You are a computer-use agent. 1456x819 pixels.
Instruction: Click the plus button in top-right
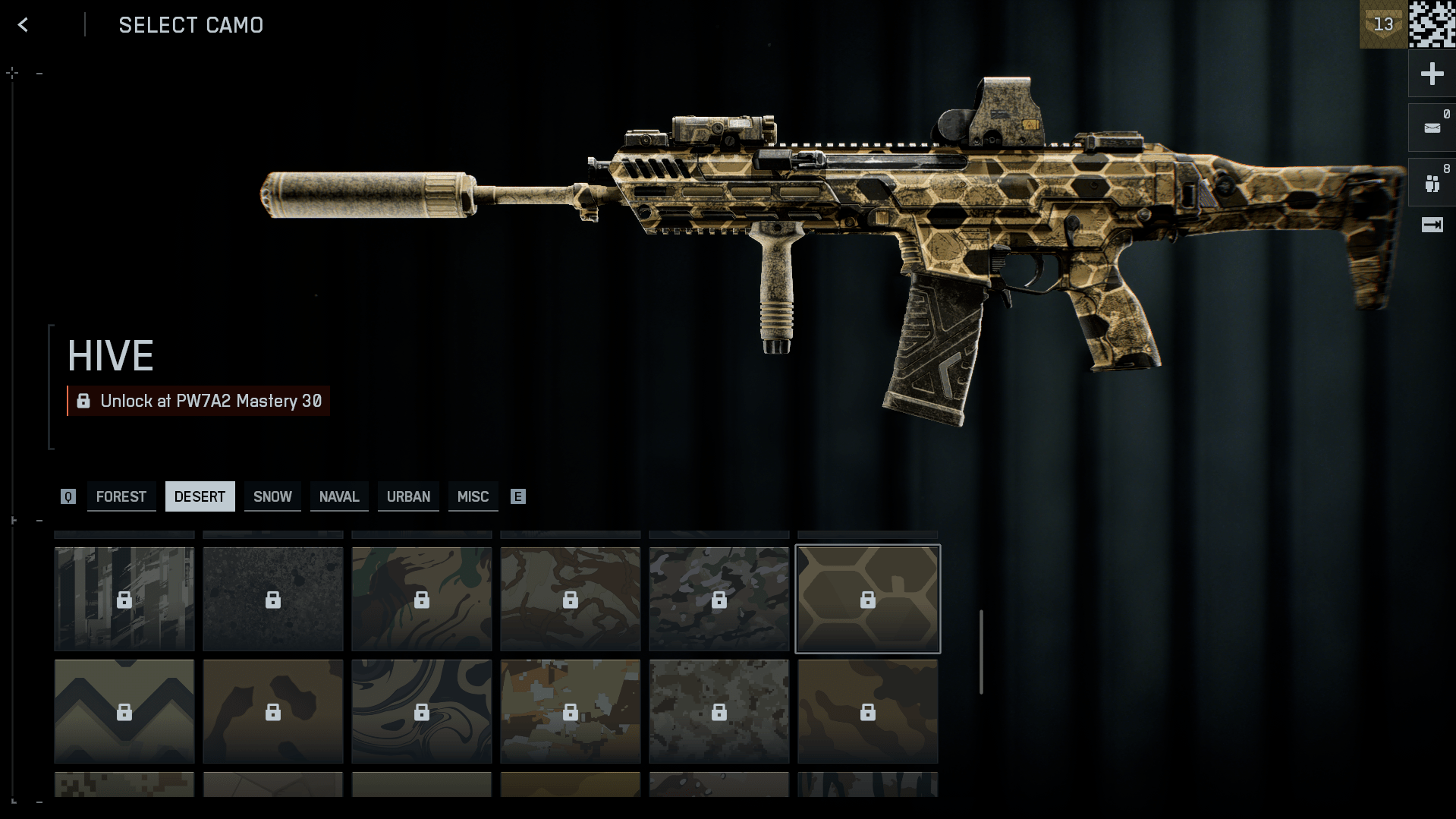point(1432,74)
